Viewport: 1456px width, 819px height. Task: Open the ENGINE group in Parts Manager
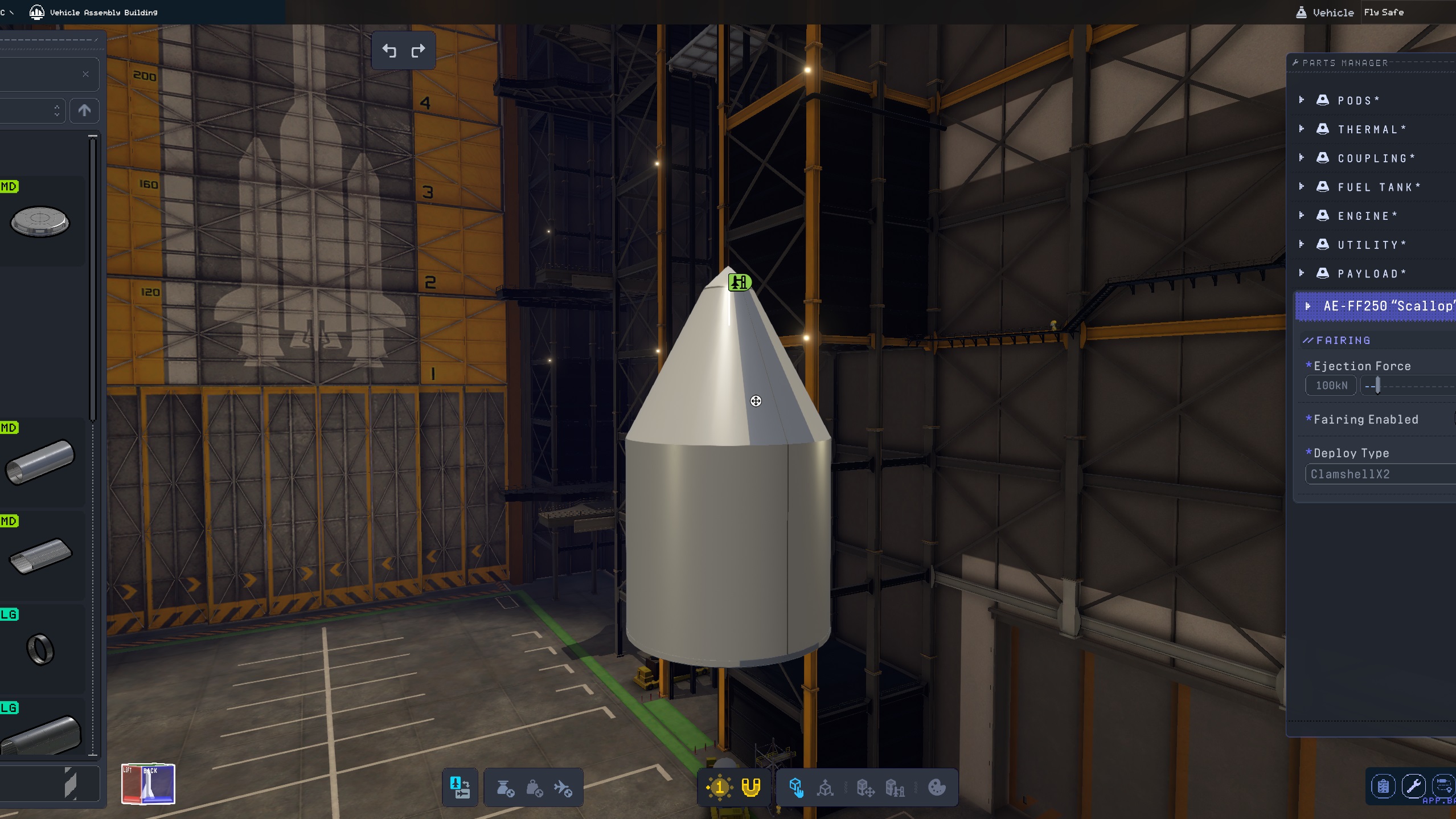click(x=1302, y=216)
